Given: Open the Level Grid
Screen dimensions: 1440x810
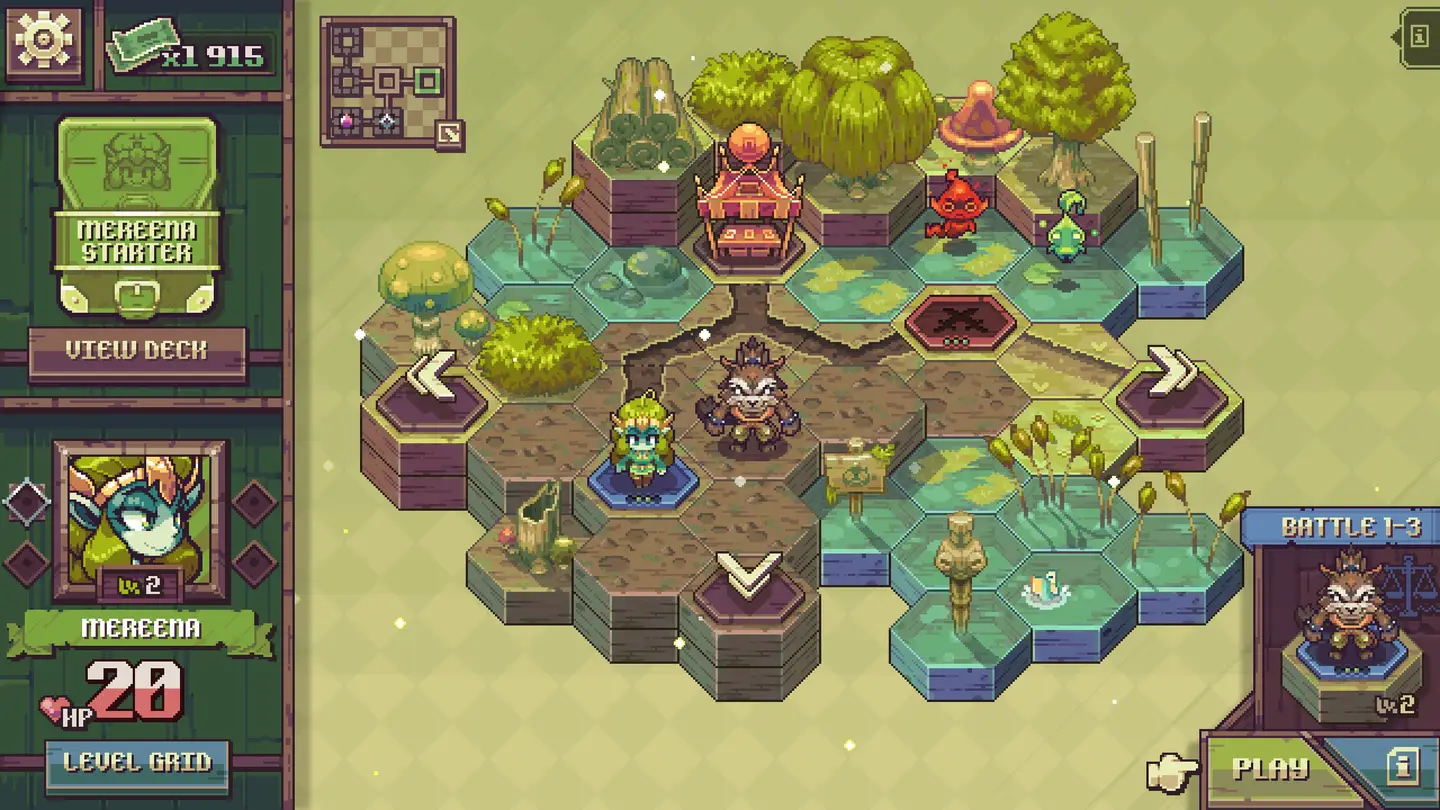Looking at the screenshot, I should pos(138,763).
